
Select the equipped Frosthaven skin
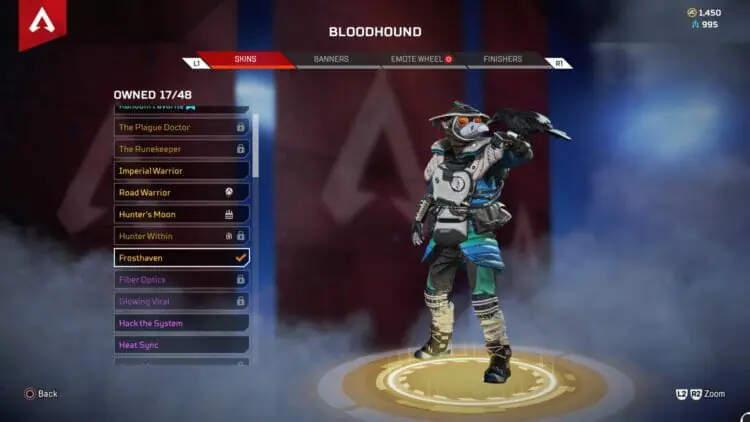181,258
